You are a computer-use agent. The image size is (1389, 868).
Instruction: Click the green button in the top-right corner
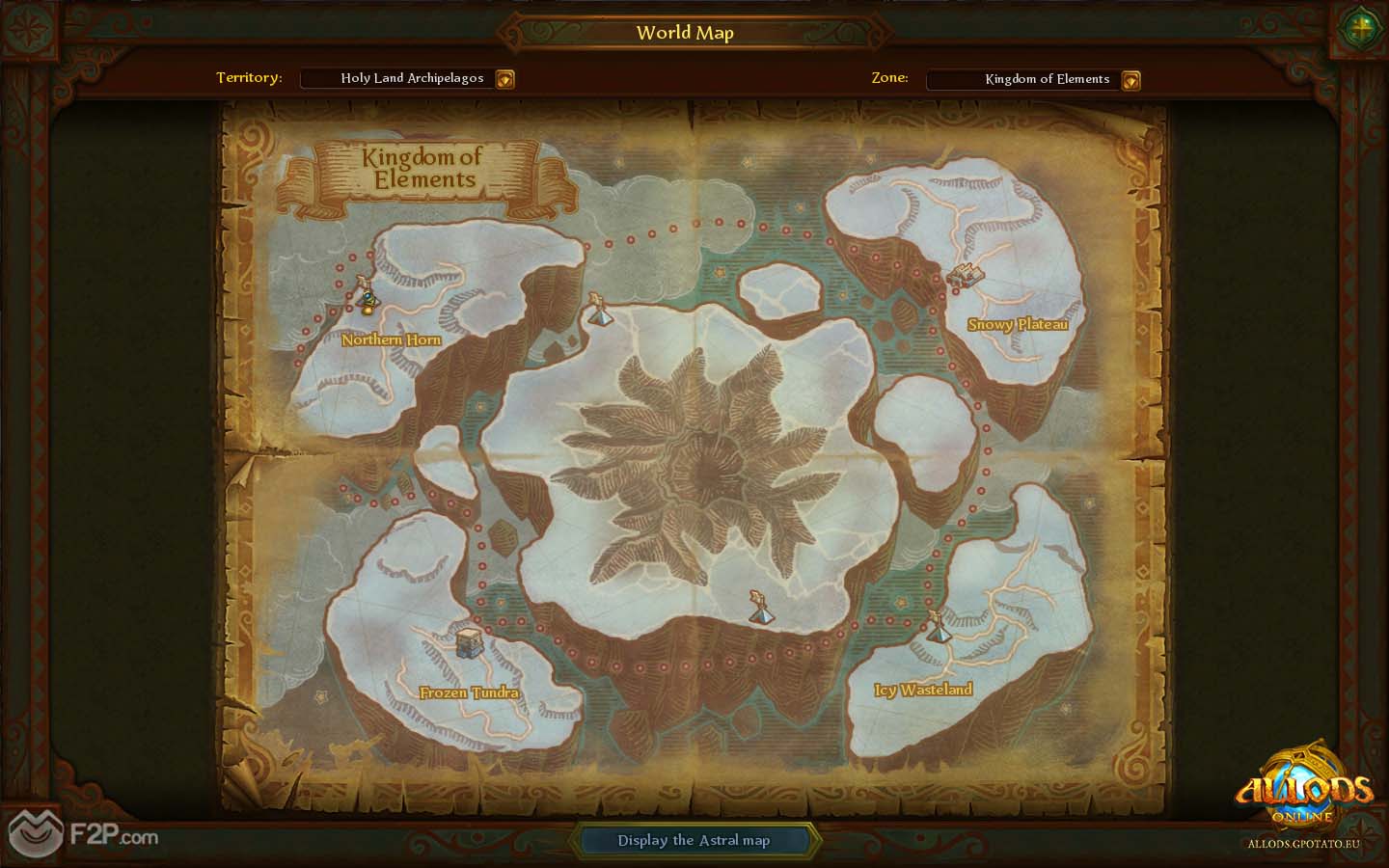coord(1361,27)
